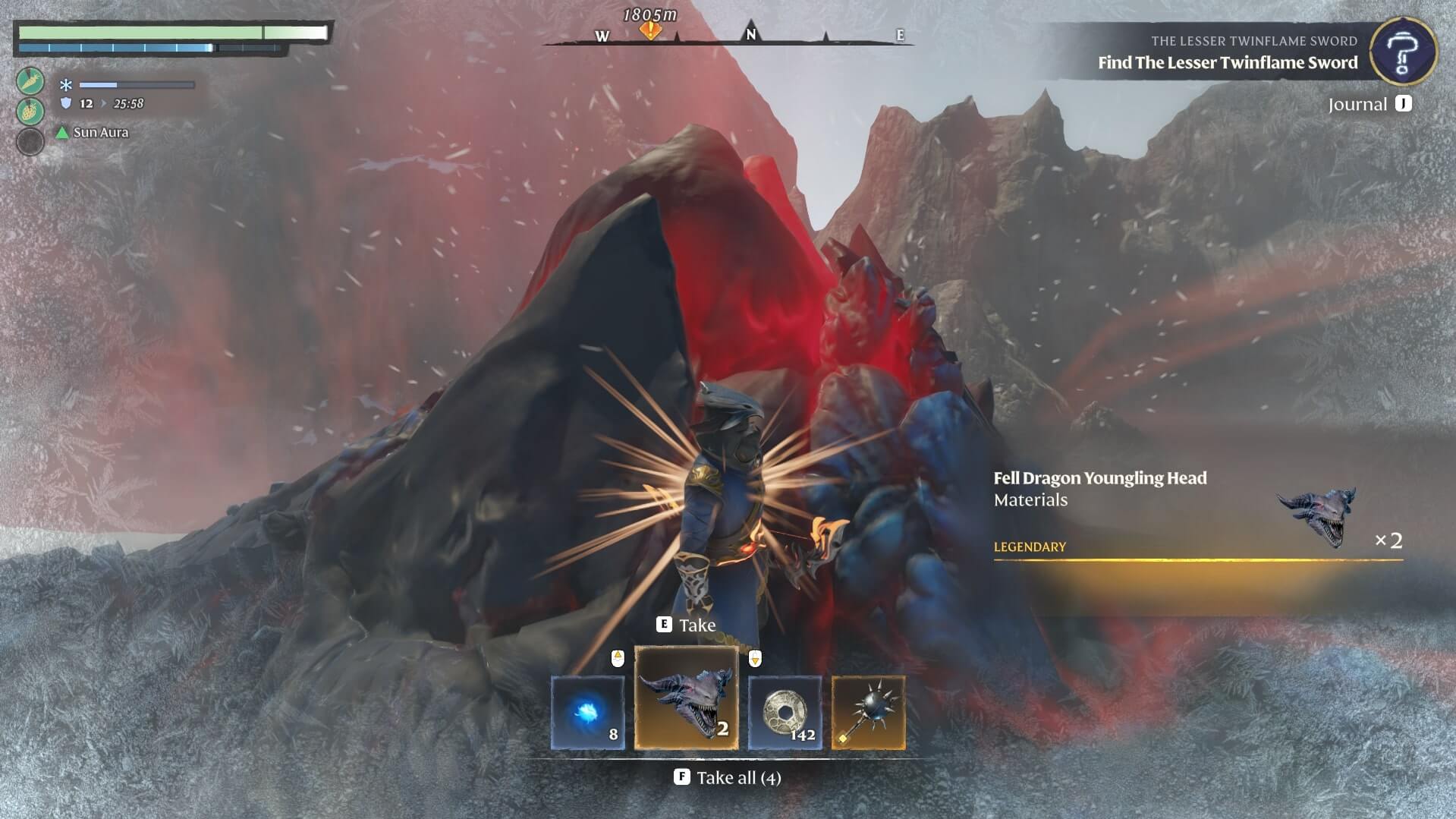The image size is (1456, 819).
Task: Inspect the Sun Aura buff
Action: pos(93,132)
